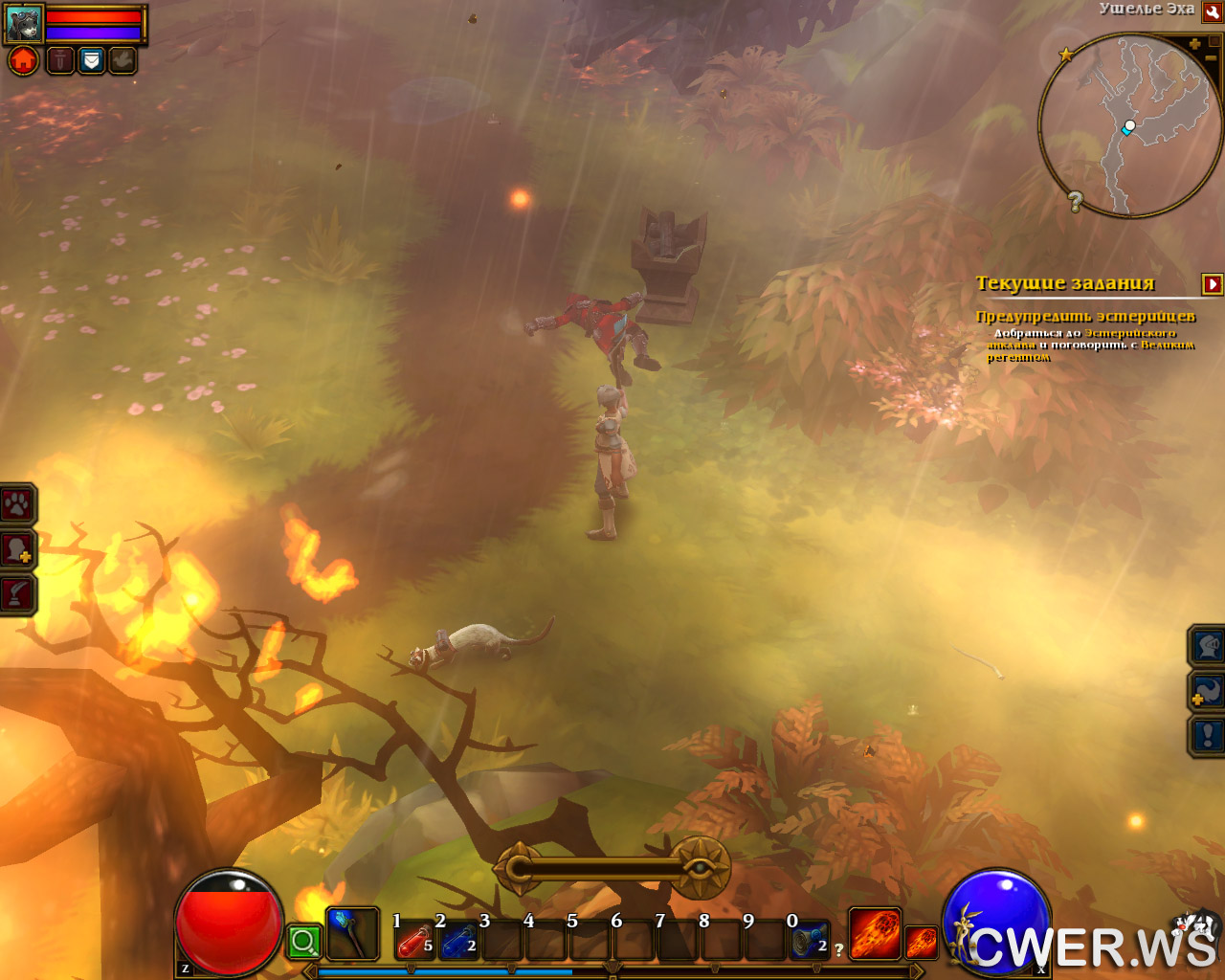Open the quill journal panel
The image size is (1225, 980).
coord(17,593)
